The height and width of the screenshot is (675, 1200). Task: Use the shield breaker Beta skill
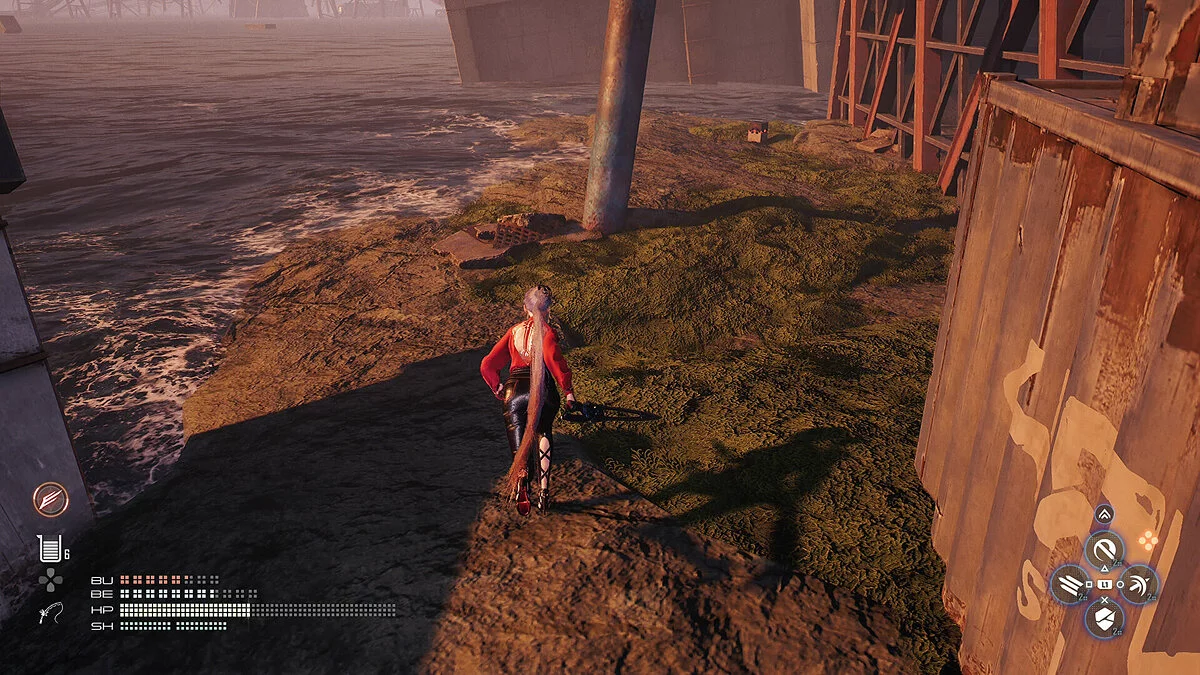pos(1105,619)
